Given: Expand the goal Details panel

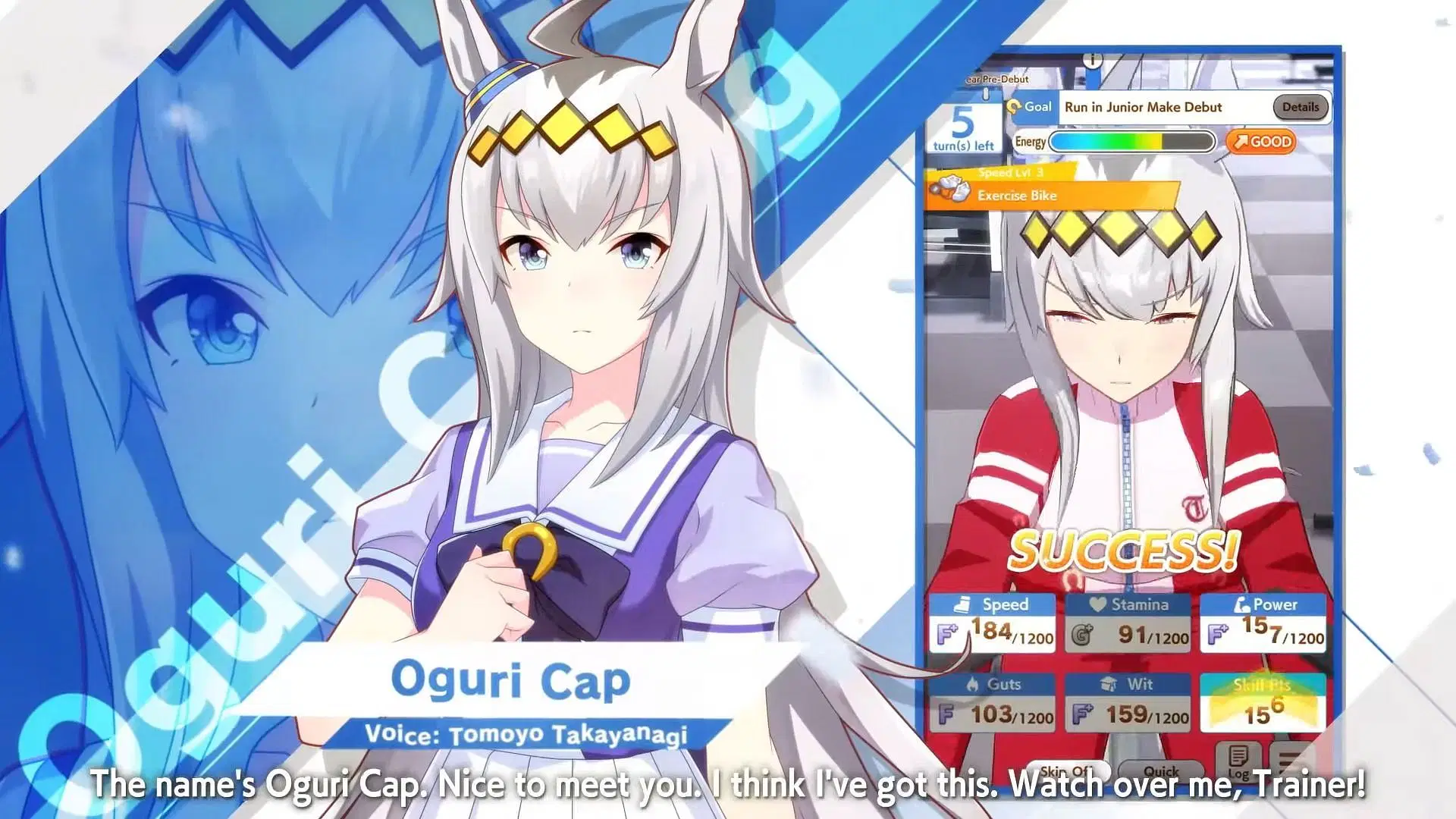Looking at the screenshot, I should (1300, 107).
